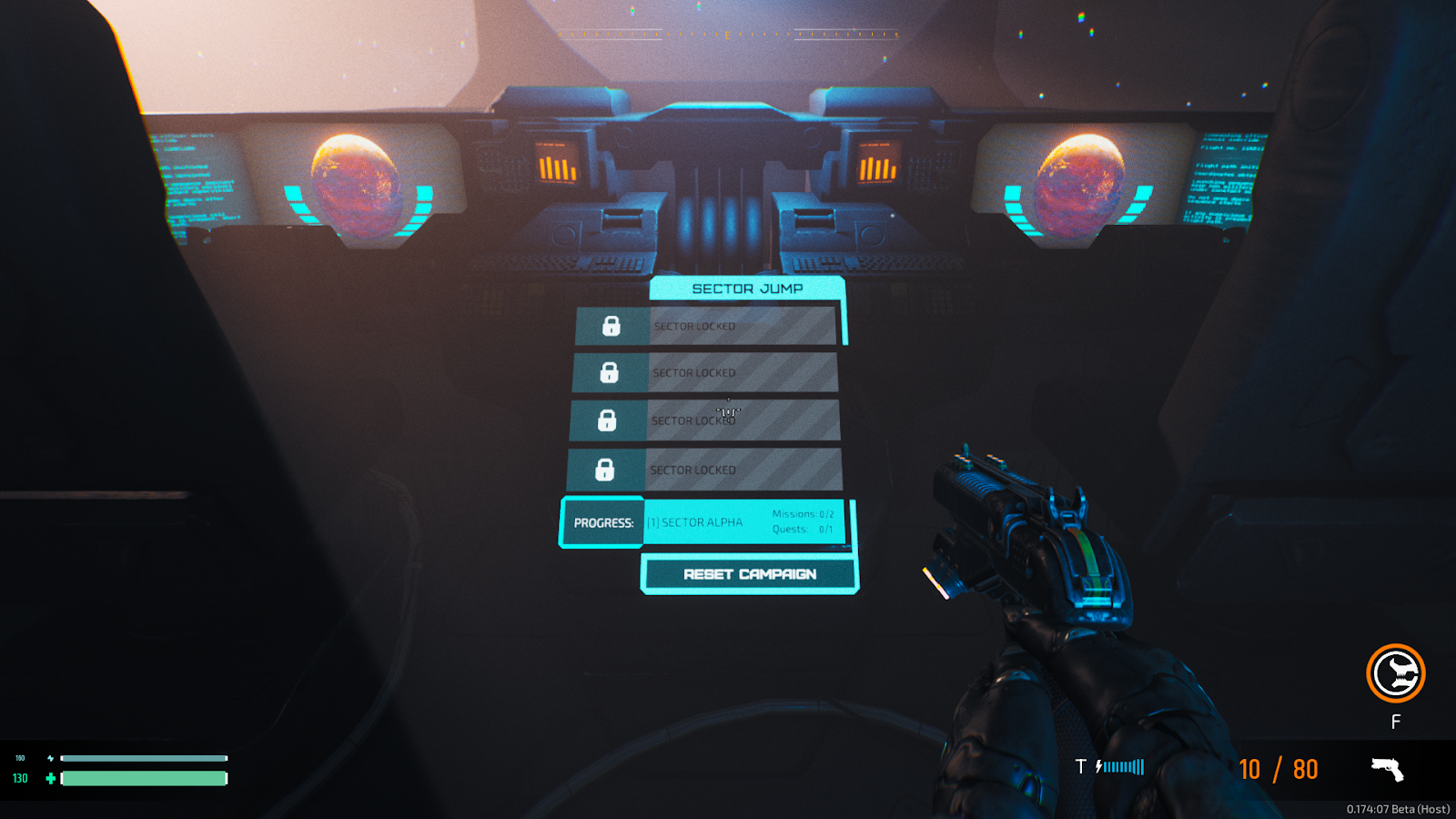This screenshot has height=819, width=1456.
Task: Select the Sector Alpha progress row
Action: (743, 522)
